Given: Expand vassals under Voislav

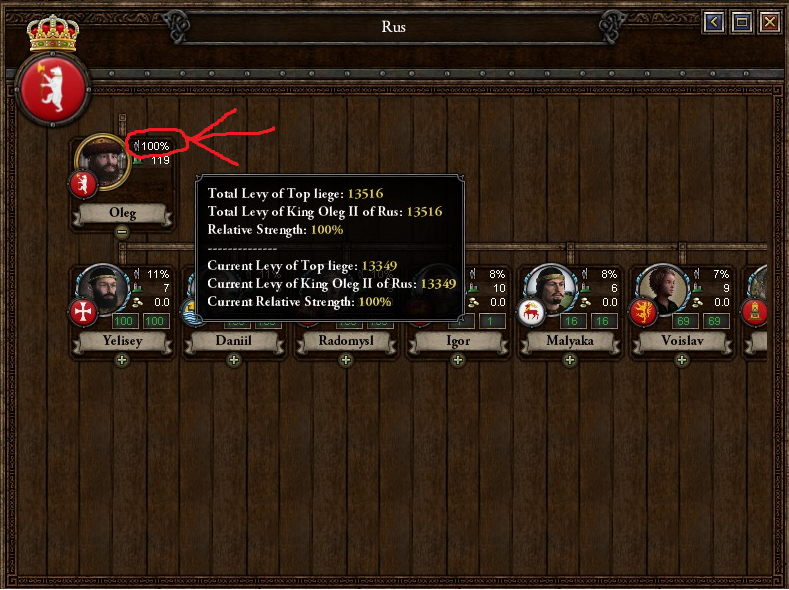Looking at the screenshot, I should coord(680,360).
